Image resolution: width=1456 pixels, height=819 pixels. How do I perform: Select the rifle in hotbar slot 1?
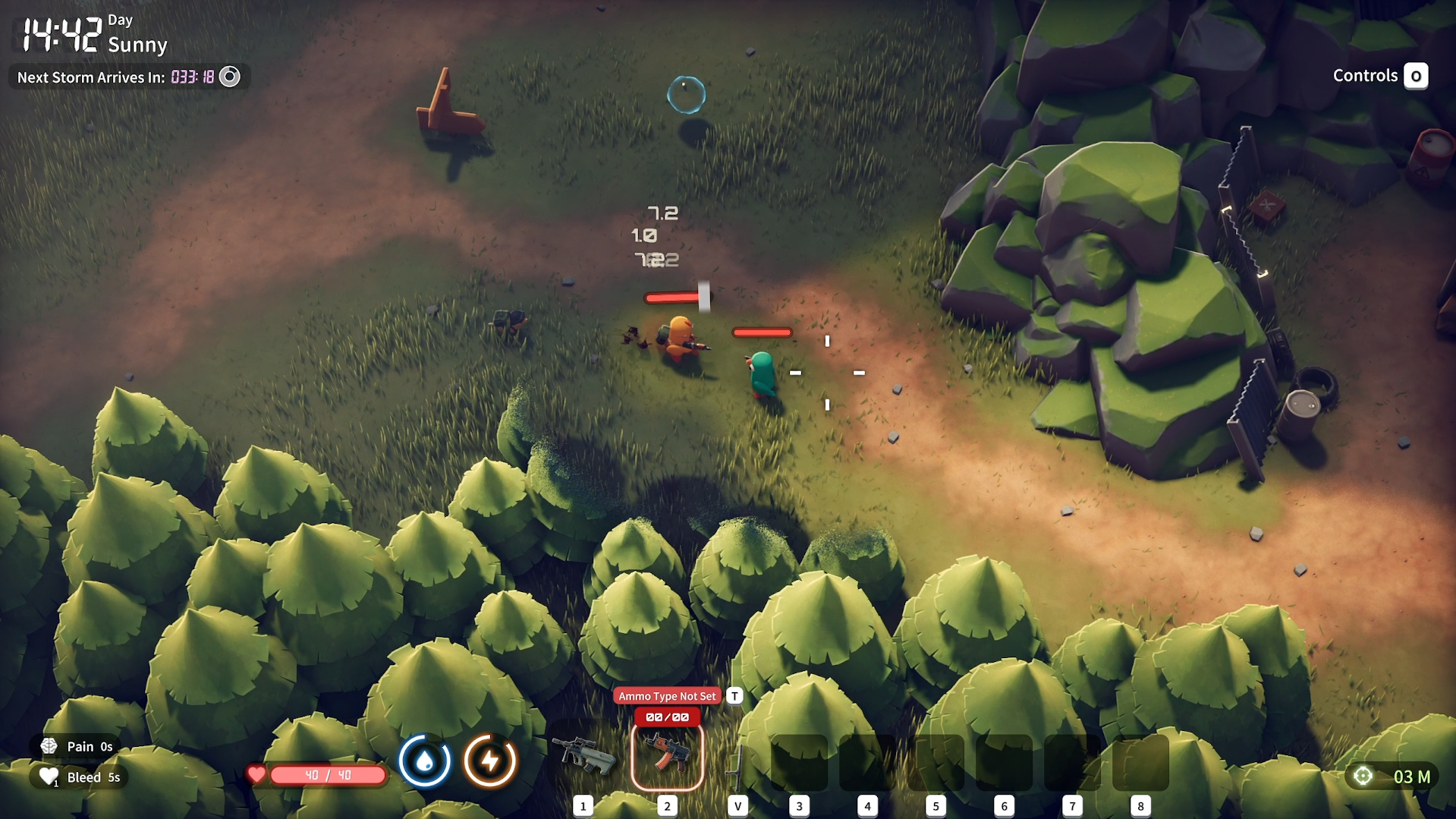(585, 758)
